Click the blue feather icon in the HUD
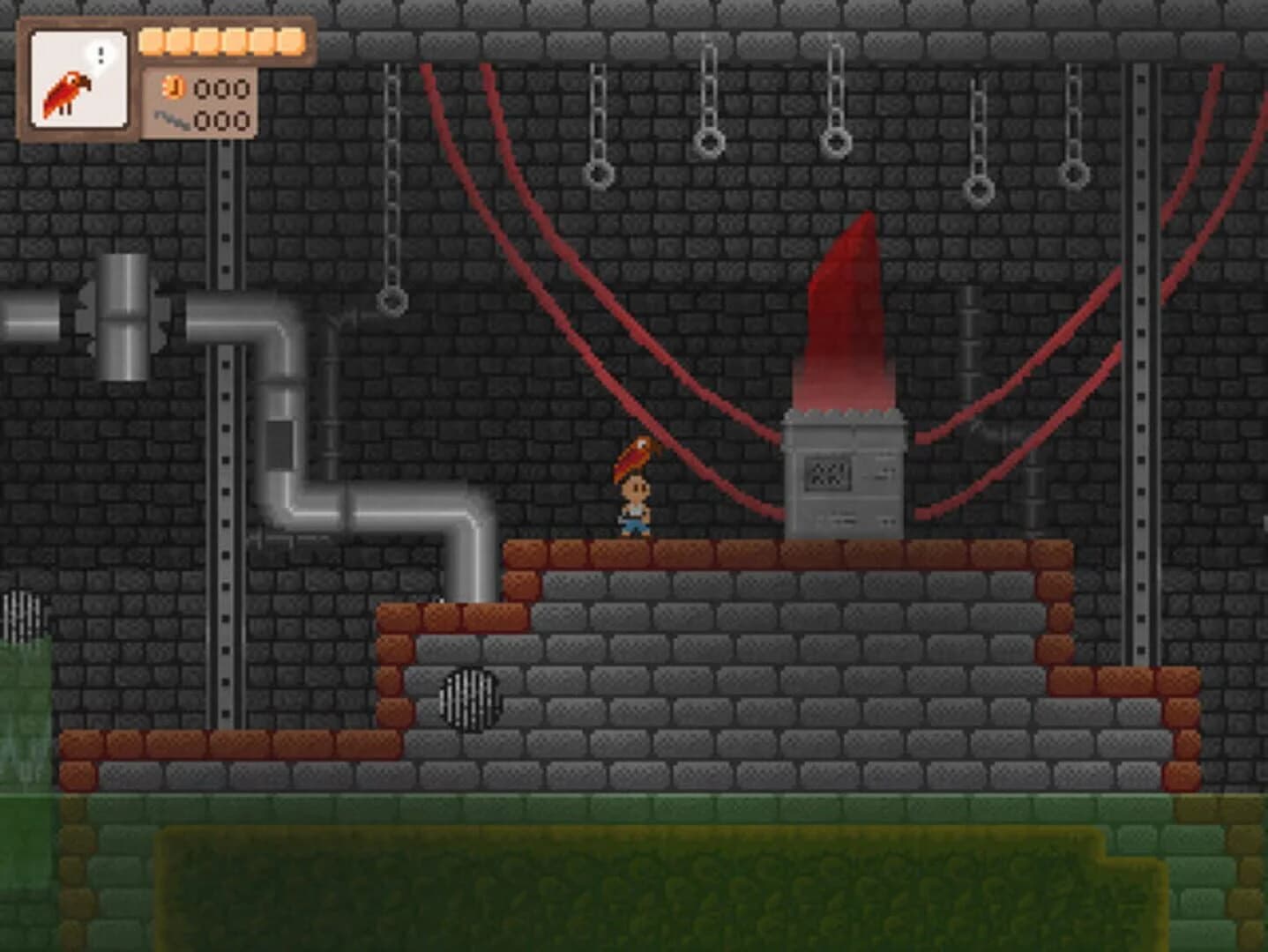This screenshot has height=952, width=1268. click(170, 117)
